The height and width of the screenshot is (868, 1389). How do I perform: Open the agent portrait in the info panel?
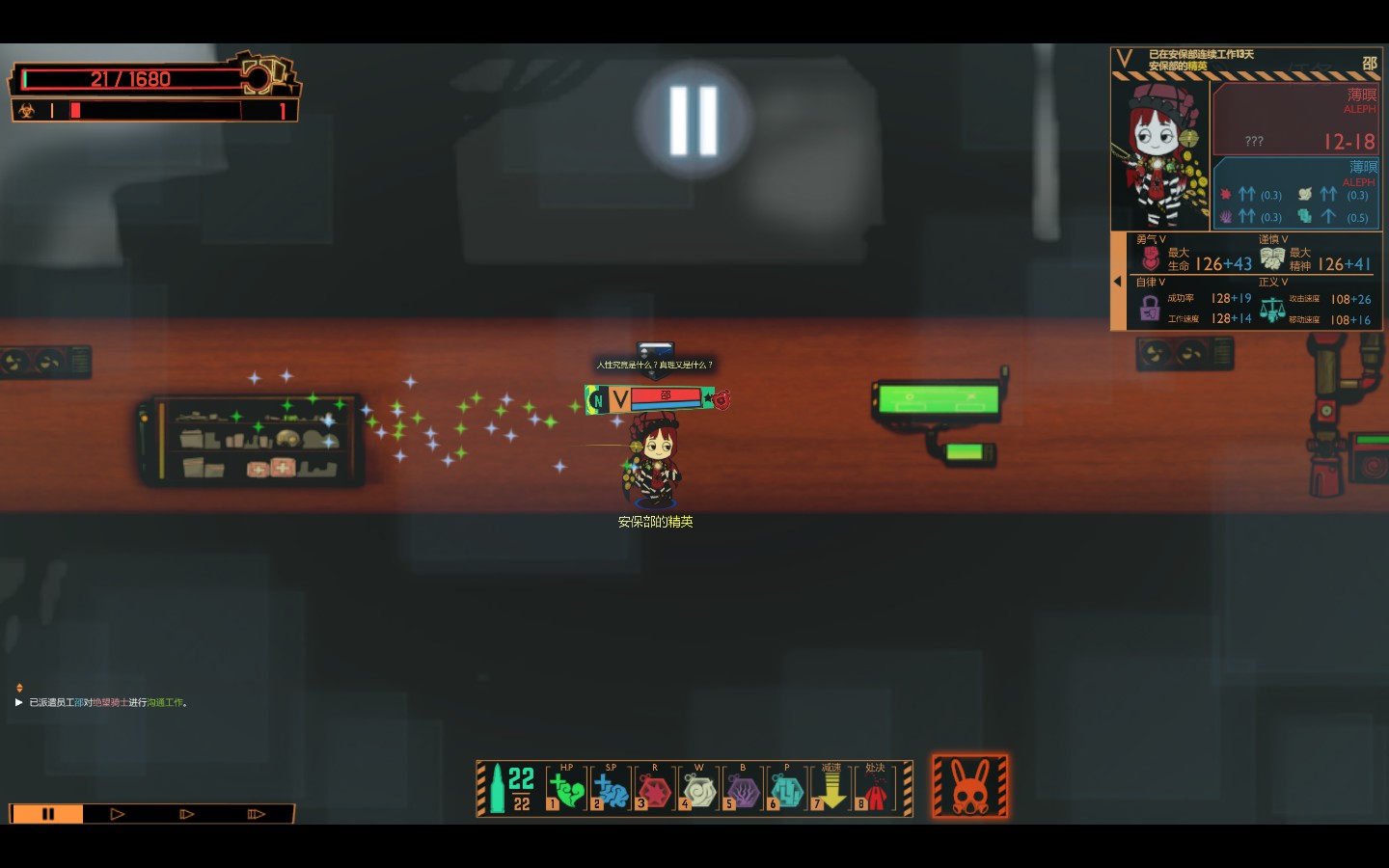[x=1160, y=154]
